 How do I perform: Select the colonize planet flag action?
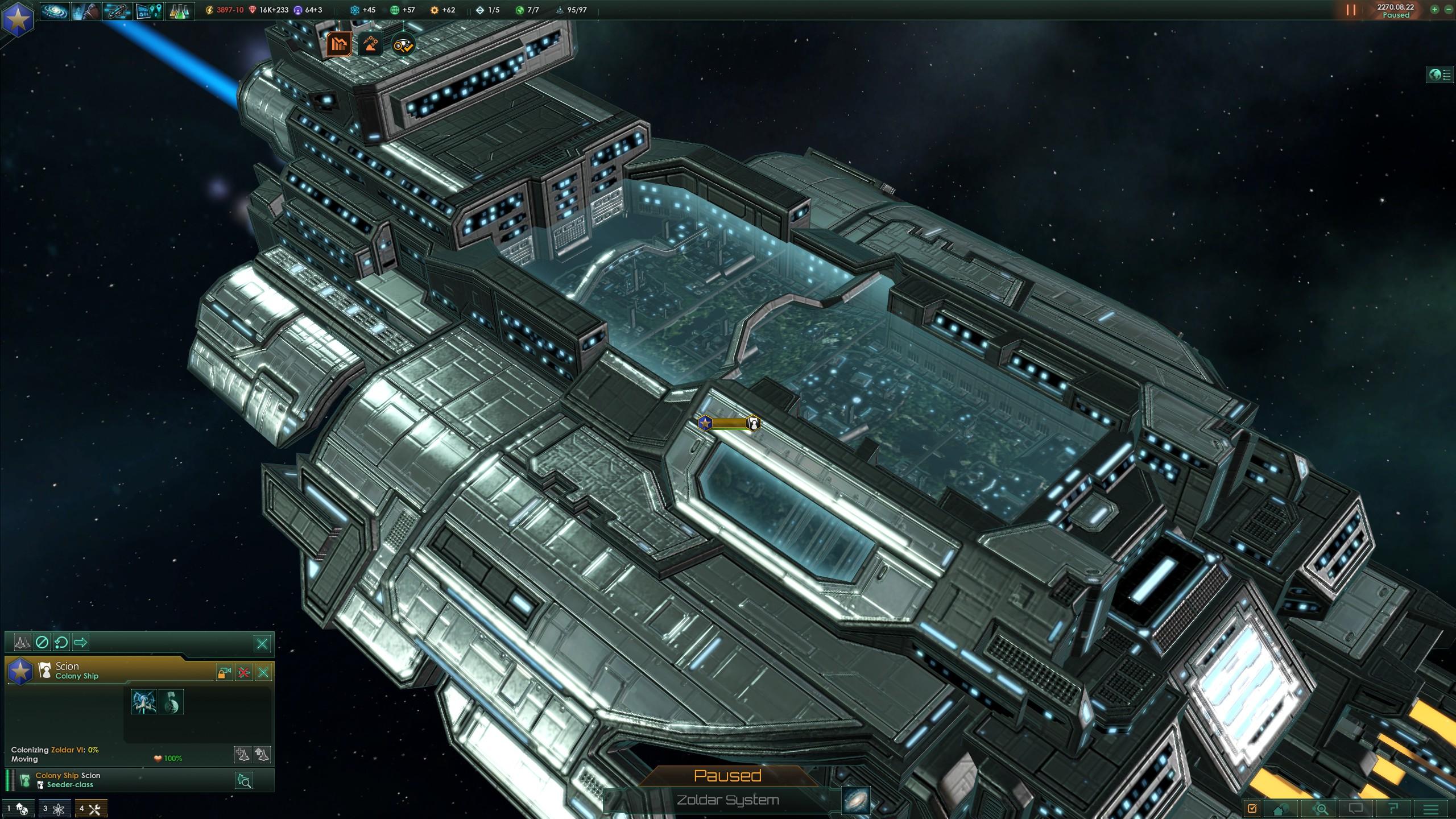pyautogui.click(x=170, y=702)
